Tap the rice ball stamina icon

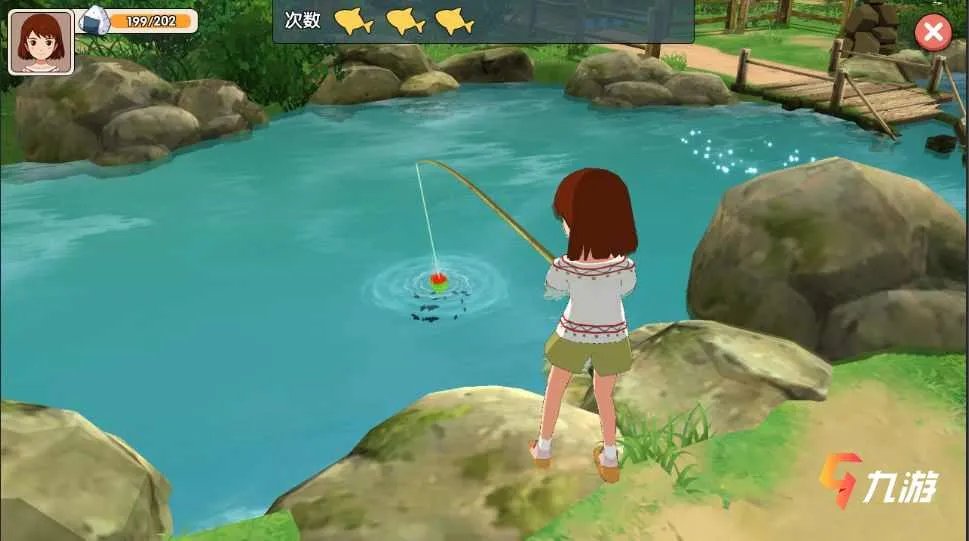[95, 20]
